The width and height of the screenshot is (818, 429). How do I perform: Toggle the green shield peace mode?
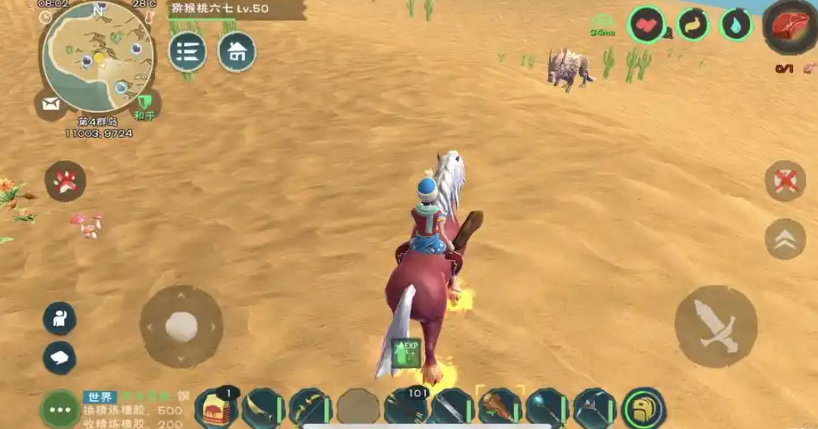[x=147, y=103]
